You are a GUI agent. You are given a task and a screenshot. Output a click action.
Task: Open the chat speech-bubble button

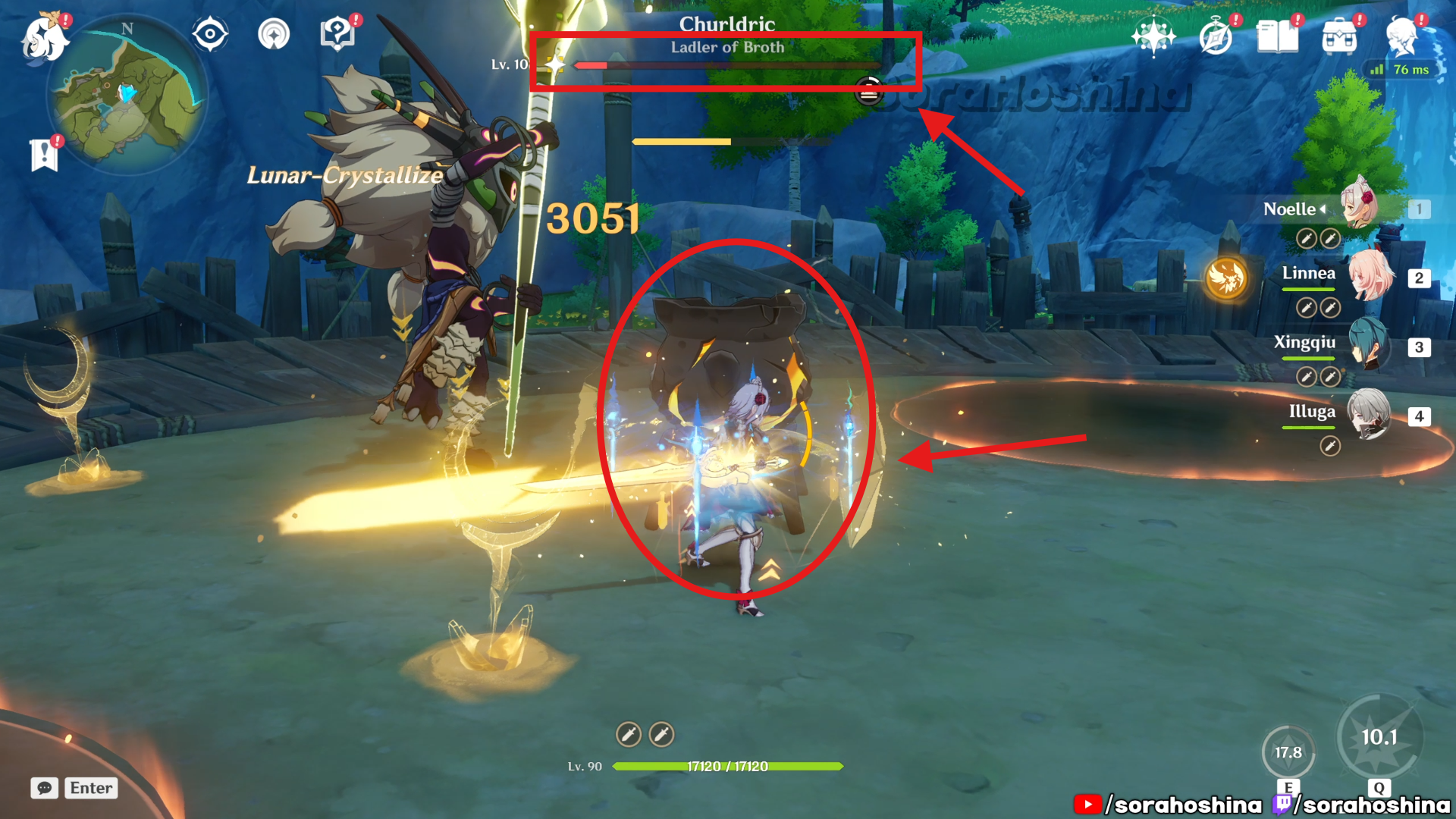pyautogui.click(x=45, y=788)
